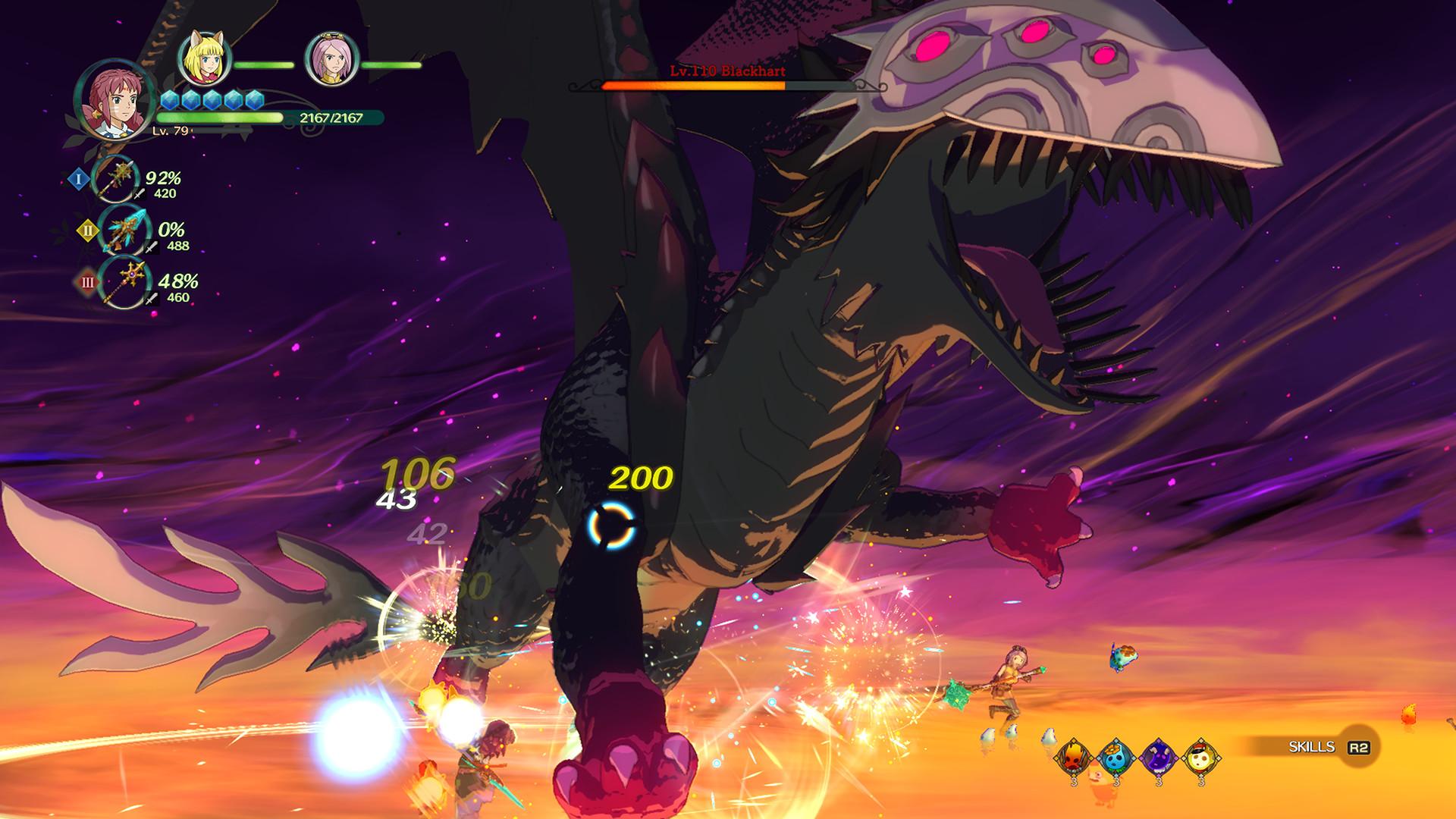Toggle the yellow diamond badge marked II

pyautogui.click(x=87, y=231)
